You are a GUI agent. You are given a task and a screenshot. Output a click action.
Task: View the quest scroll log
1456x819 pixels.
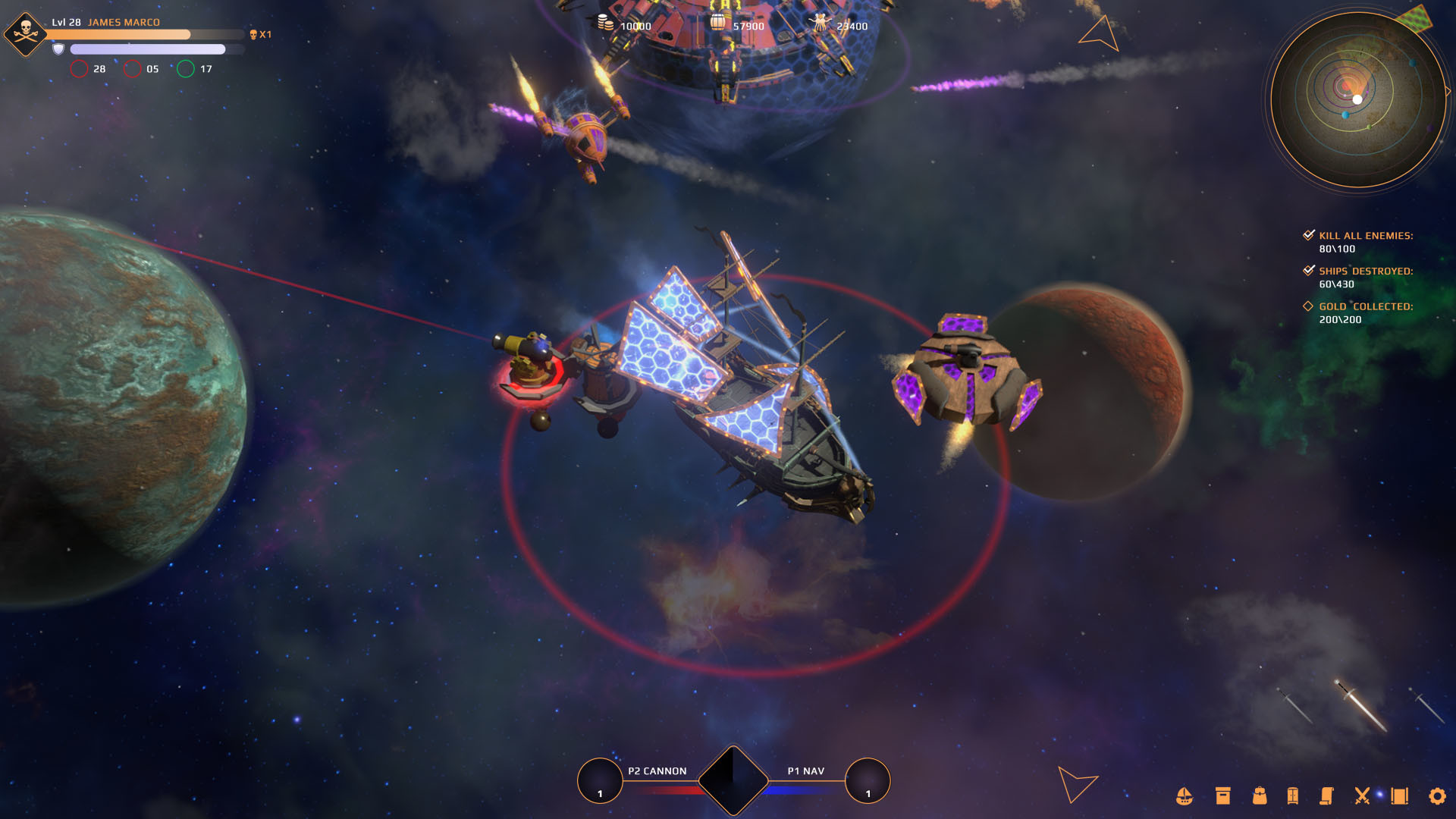(1327, 797)
